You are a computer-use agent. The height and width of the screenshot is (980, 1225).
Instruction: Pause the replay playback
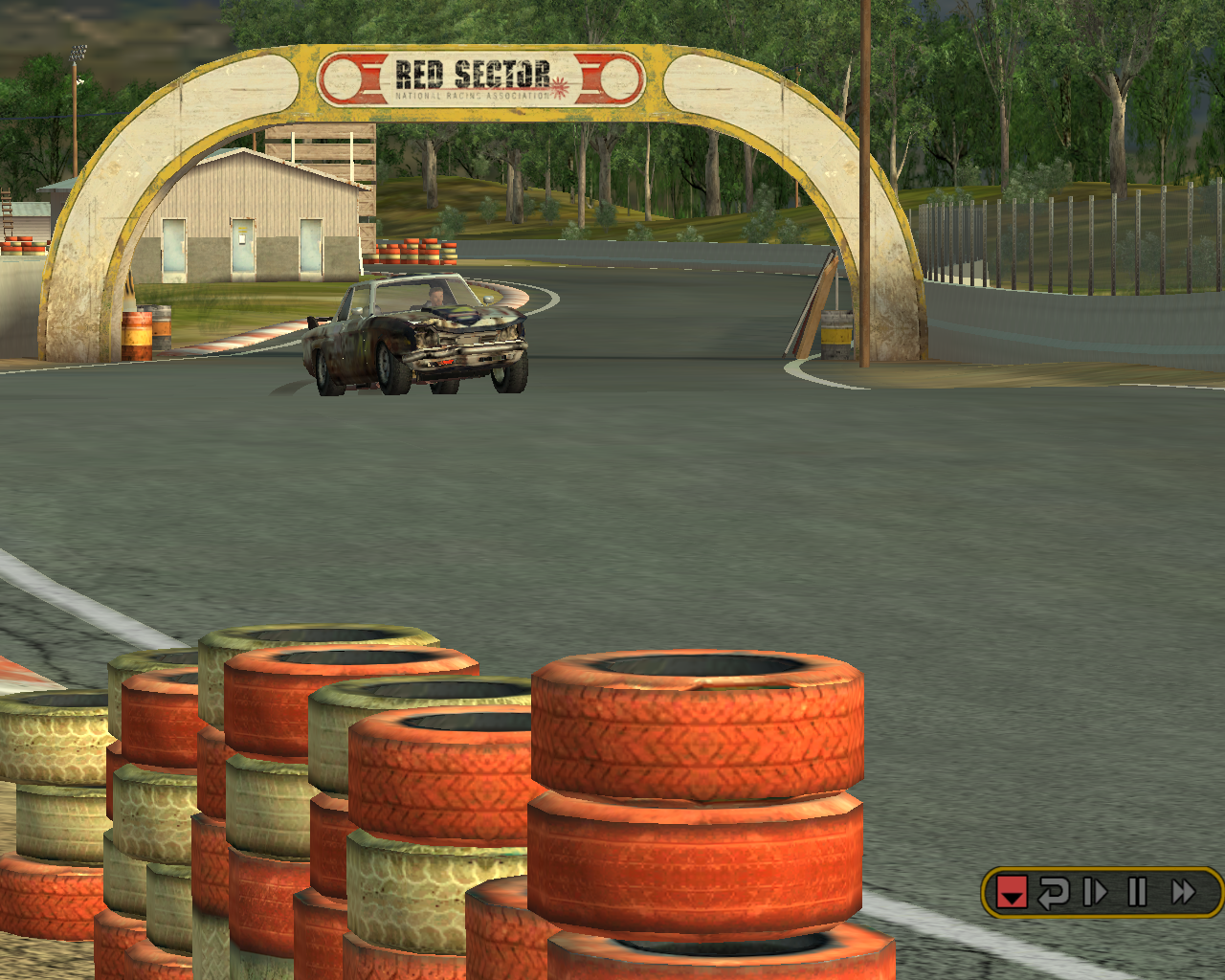[x=1137, y=893]
